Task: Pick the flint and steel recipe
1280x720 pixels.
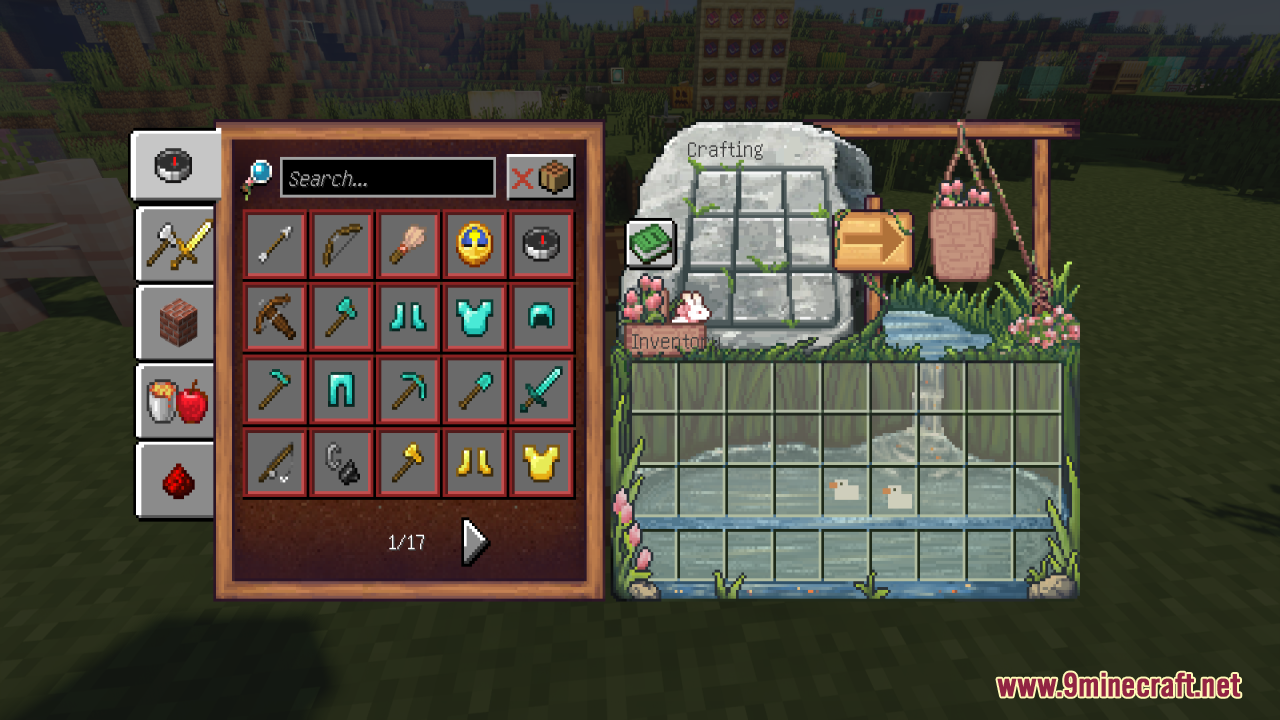Action: pyautogui.click(x=341, y=463)
